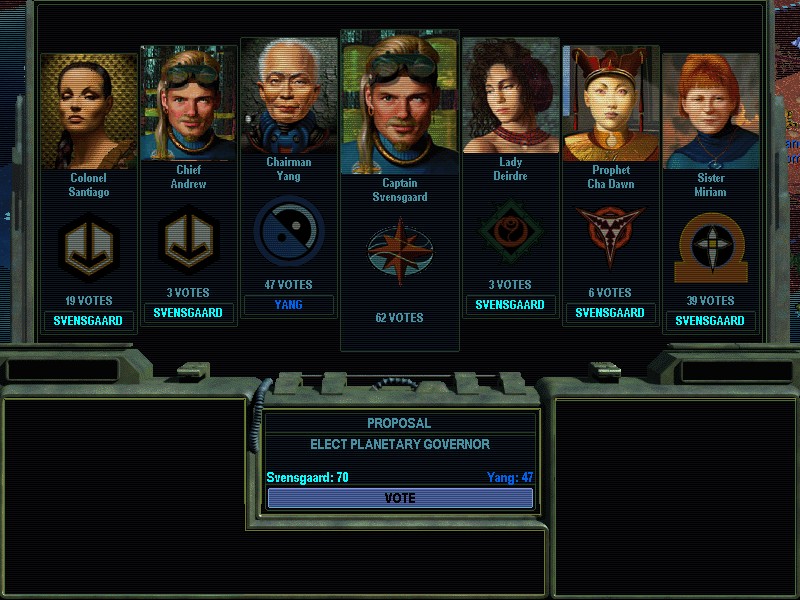Click Prophet Cha Dawn's red triangular emblem
The width and height of the screenshot is (800, 600).
pyautogui.click(x=610, y=238)
